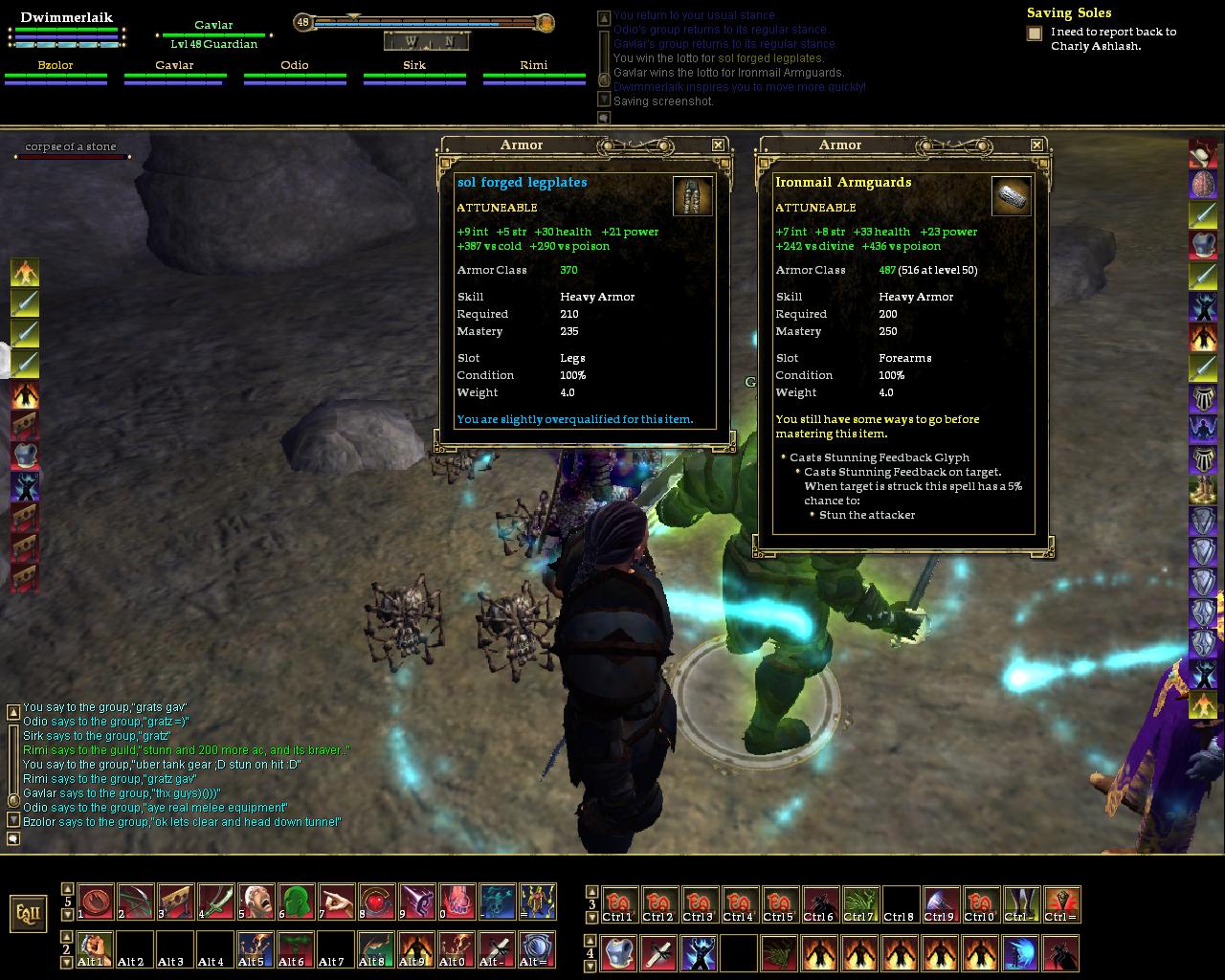The height and width of the screenshot is (980, 1225).
Task: Use the shield ability on Alt =
Action: pyautogui.click(x=538, y=949)
